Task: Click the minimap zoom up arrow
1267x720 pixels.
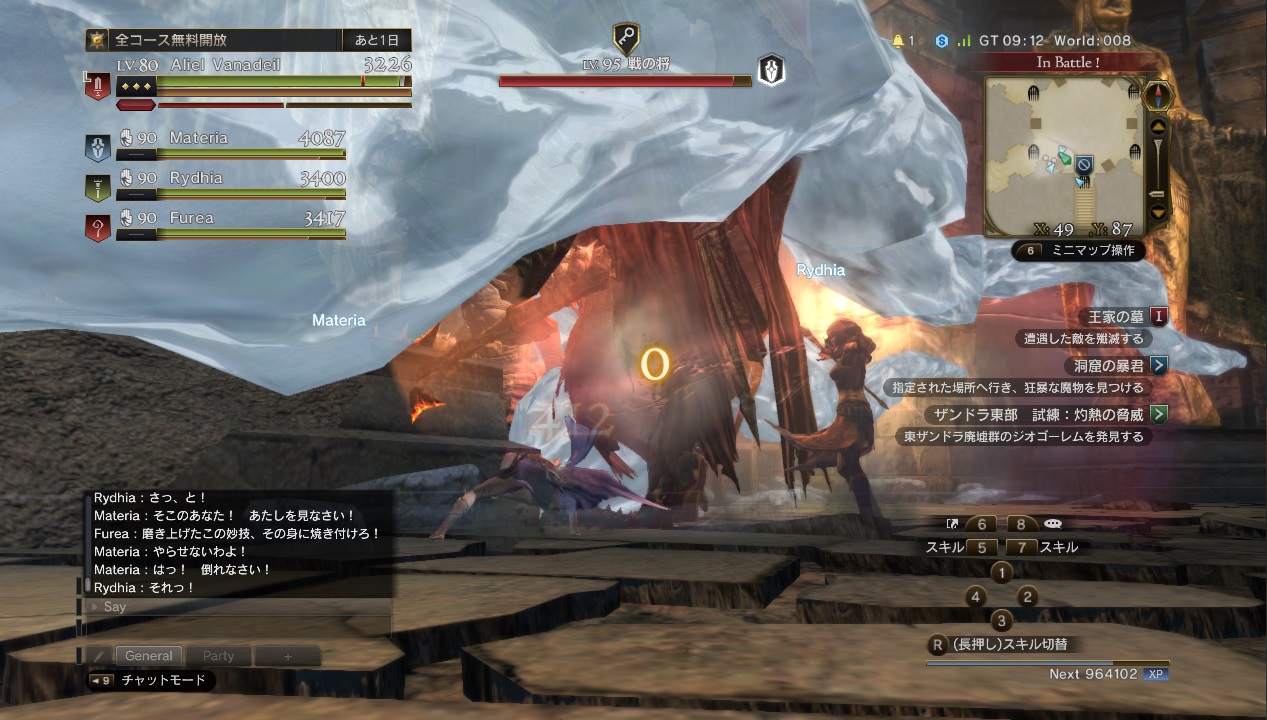Action: [1158, 128]
